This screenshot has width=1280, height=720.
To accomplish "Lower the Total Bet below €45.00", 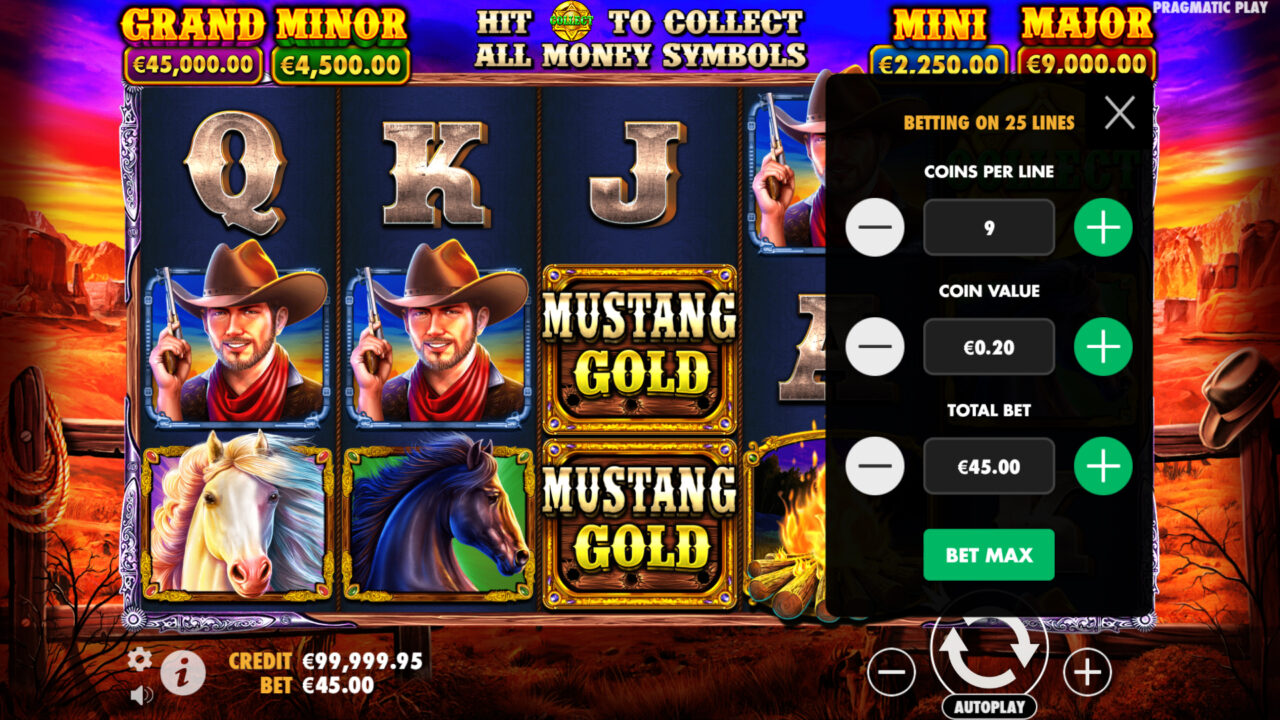I will coord(875,466).
